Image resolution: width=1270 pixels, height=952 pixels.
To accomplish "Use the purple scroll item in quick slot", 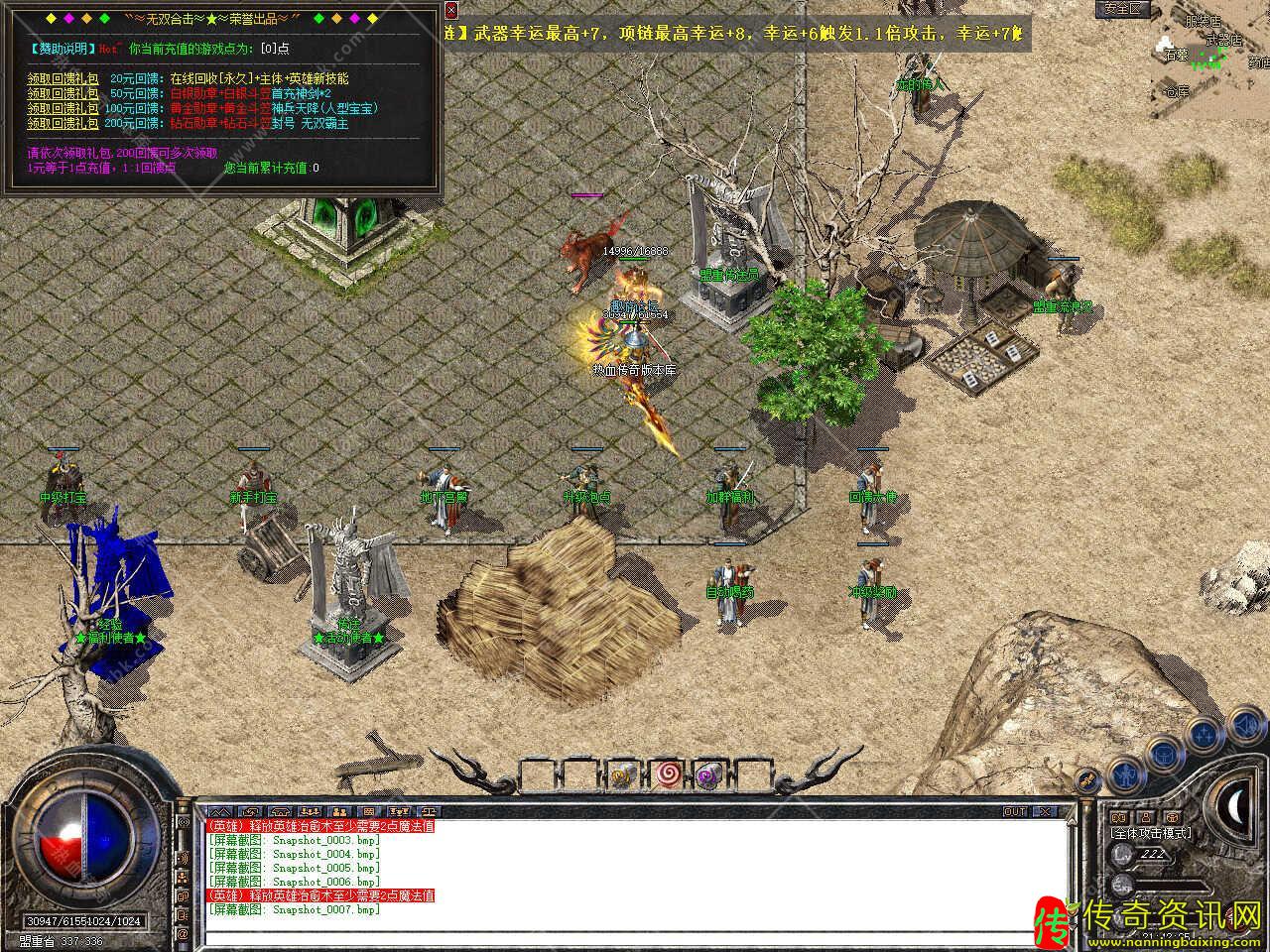I will point(708,775).
